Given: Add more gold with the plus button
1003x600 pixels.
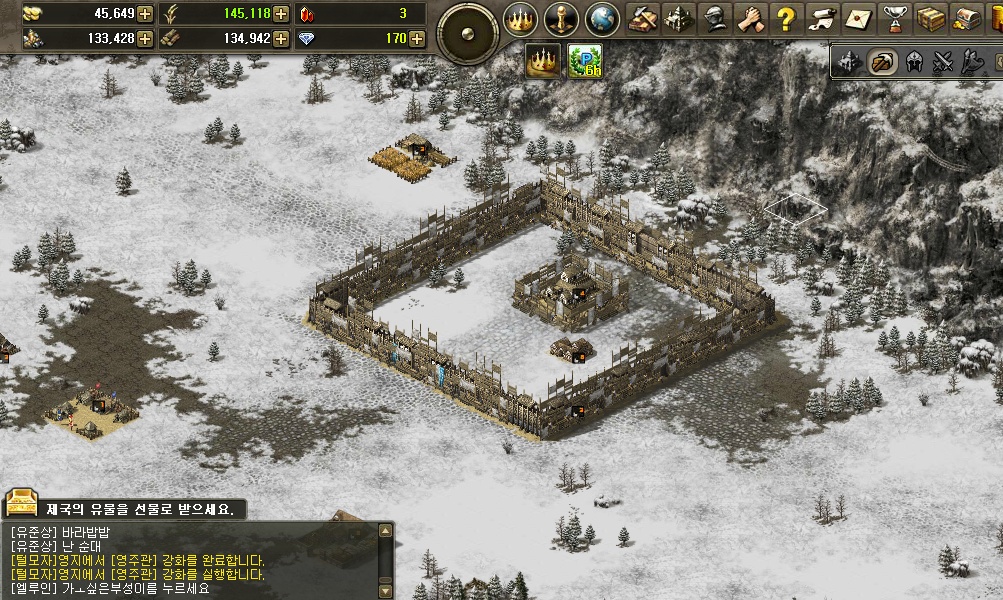Looking at the screenshot, I should (145, 14).
